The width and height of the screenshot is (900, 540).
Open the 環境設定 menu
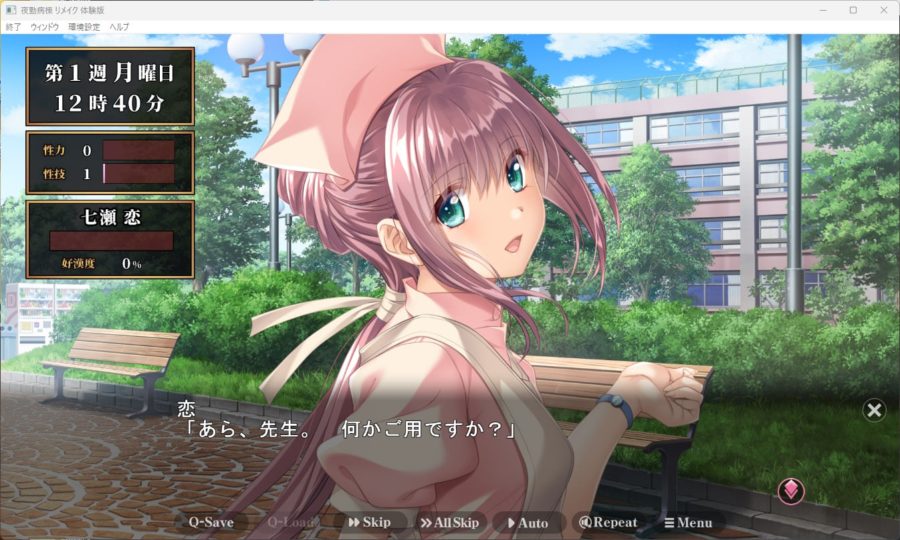[x=84, y=26]
